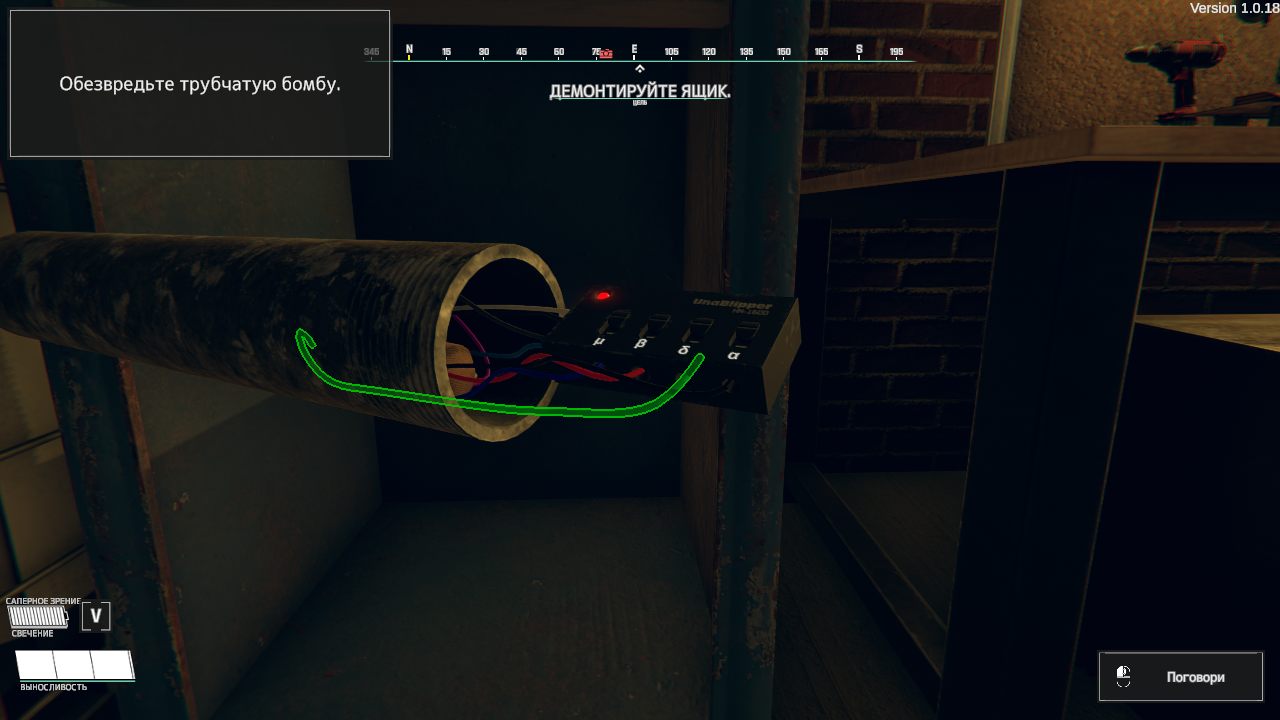Click the V key prompt icon
The height and width of the screenshot is (720, 1280).
point(96,616)
